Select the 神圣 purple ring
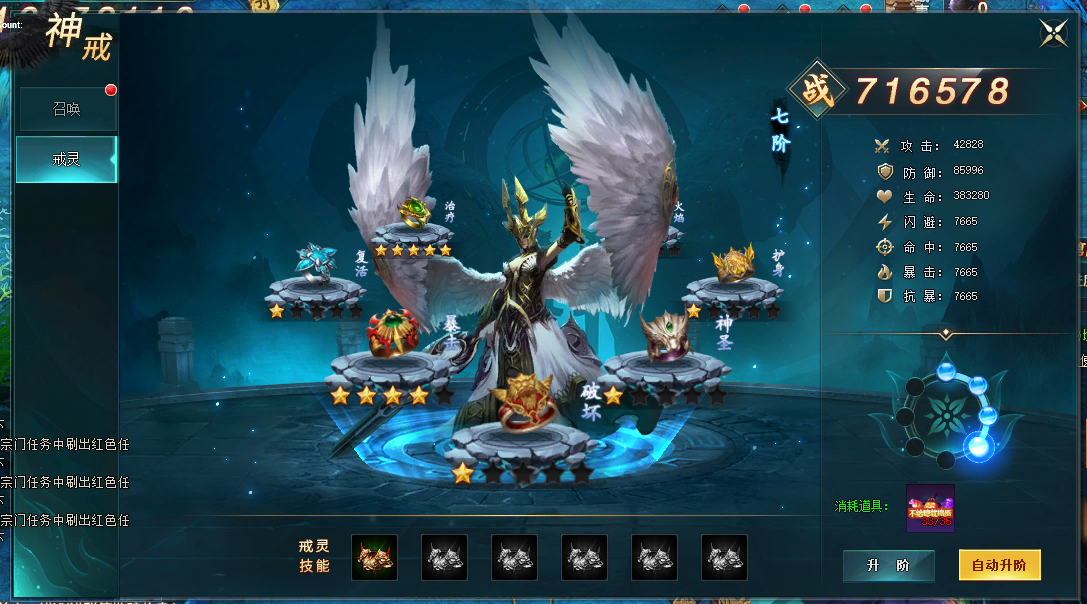The width and height of the screenshot is (1087, 604). 665,337
